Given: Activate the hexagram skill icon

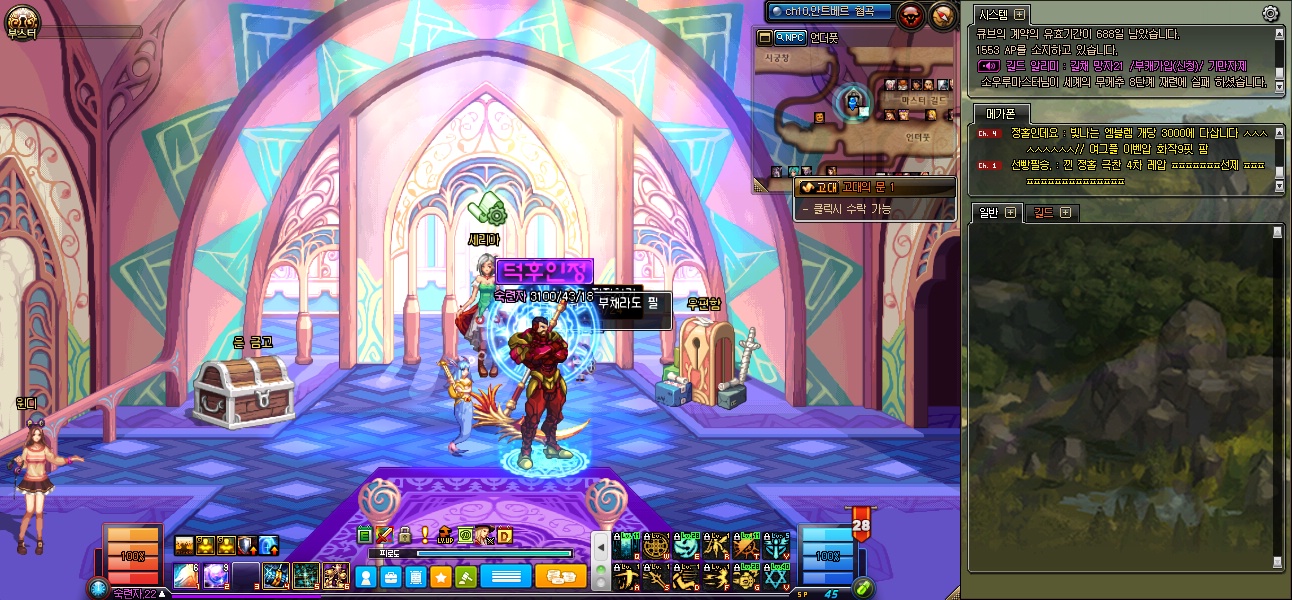Looking at the screenshot, I should (x=777, y=576).
